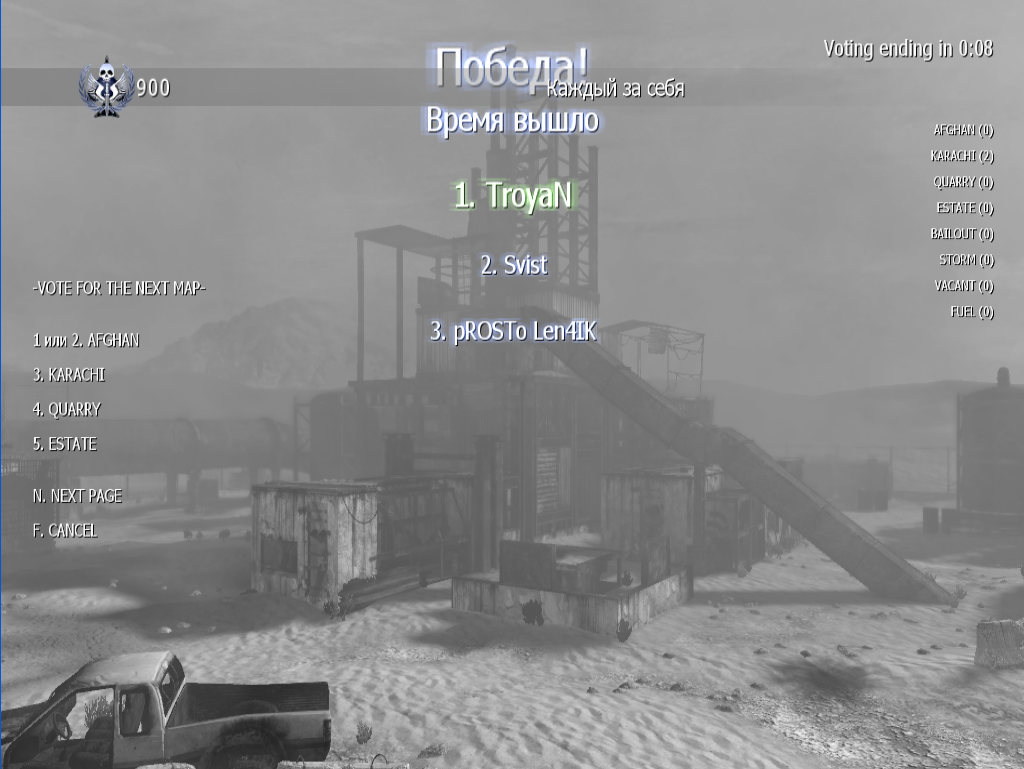1024x769 pixels.
Task: Vote for AFGHAN in the next-map menu
Action: (86, 340)
